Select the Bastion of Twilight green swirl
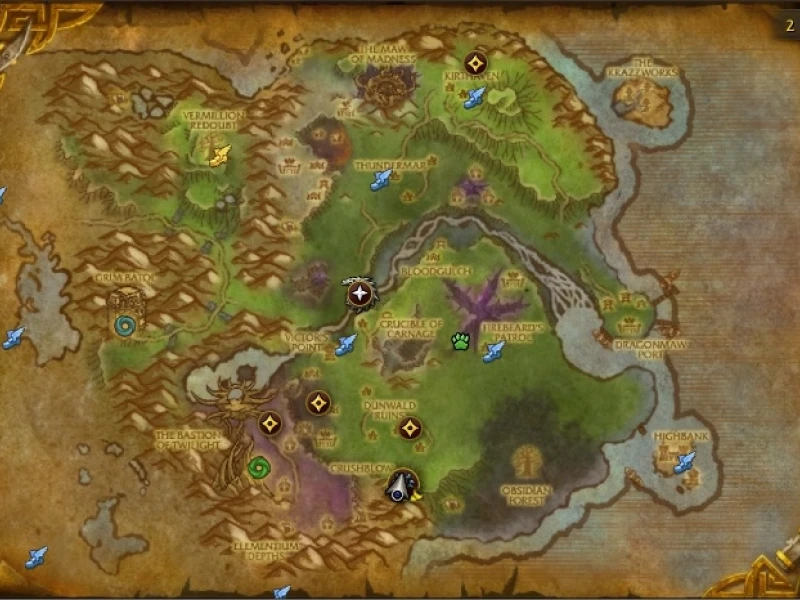The height and width of the screenshot is (600, 800). point(260,467)
